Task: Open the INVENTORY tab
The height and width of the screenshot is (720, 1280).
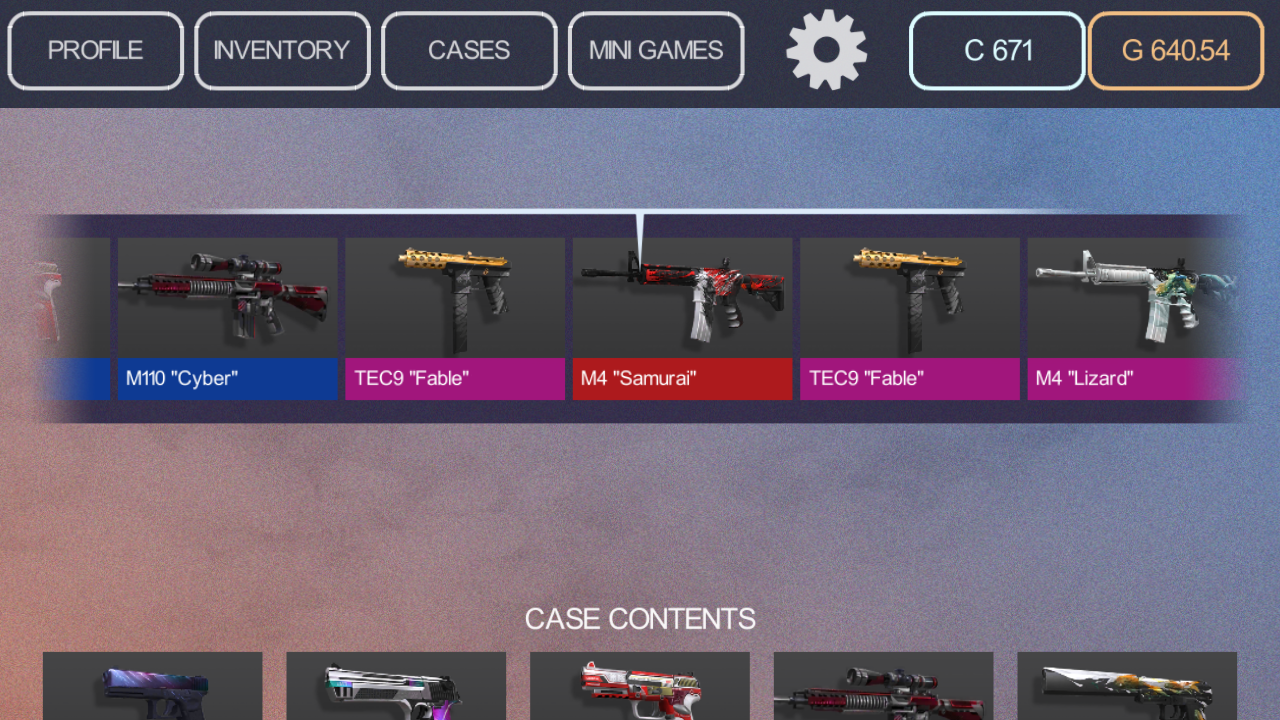Action: tap(281, 50)
